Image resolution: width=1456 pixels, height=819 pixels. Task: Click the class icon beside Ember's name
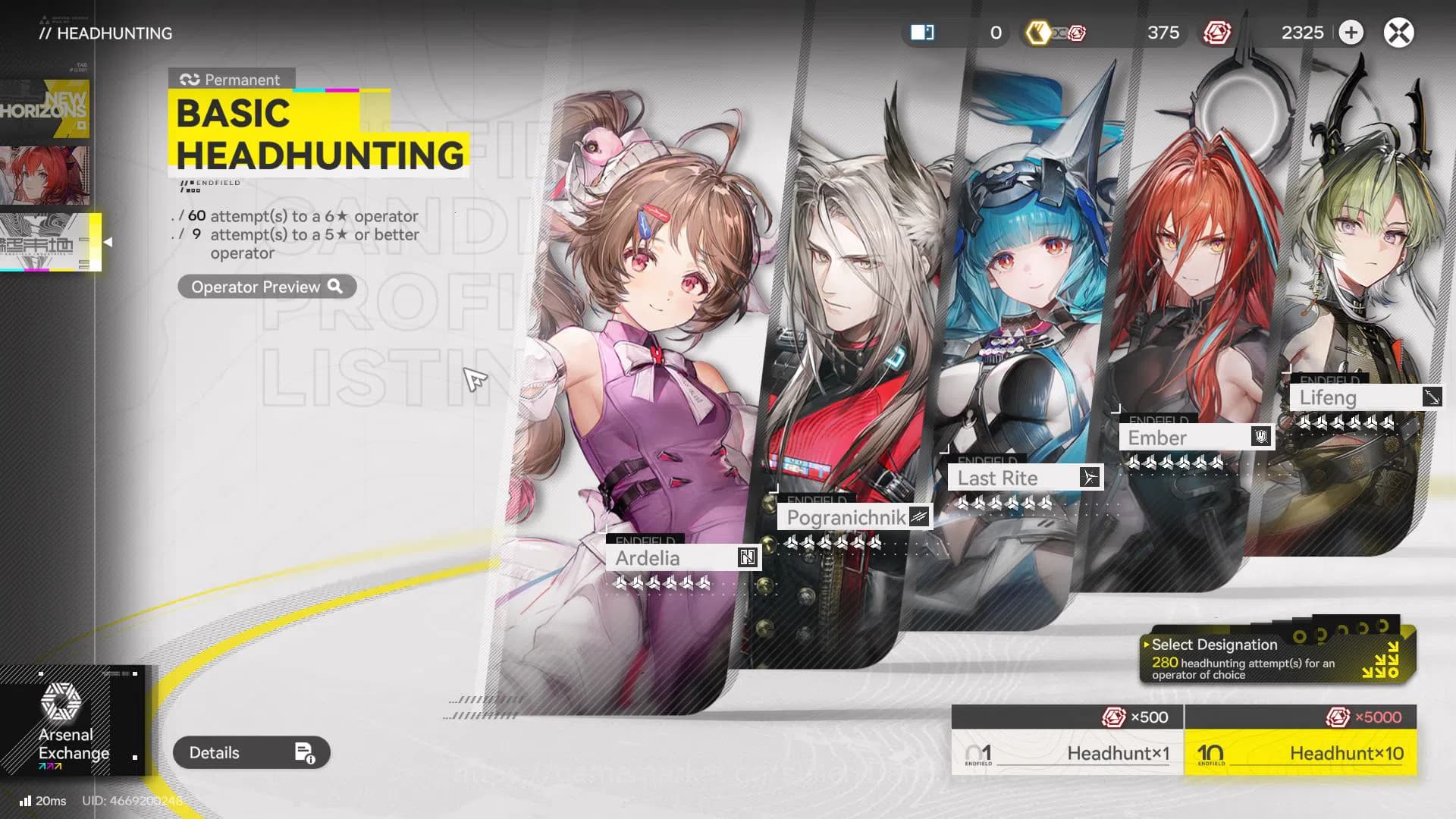pyautogui.click(x=1260, y=437)
